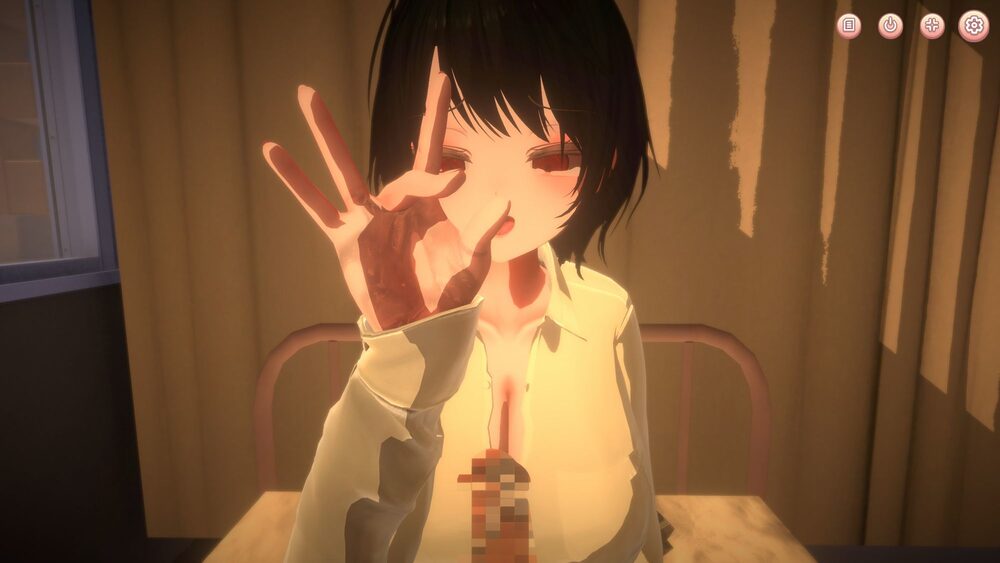The image size is (1000, 563).
Task: Open the document list icon
Action: (848, 26)
